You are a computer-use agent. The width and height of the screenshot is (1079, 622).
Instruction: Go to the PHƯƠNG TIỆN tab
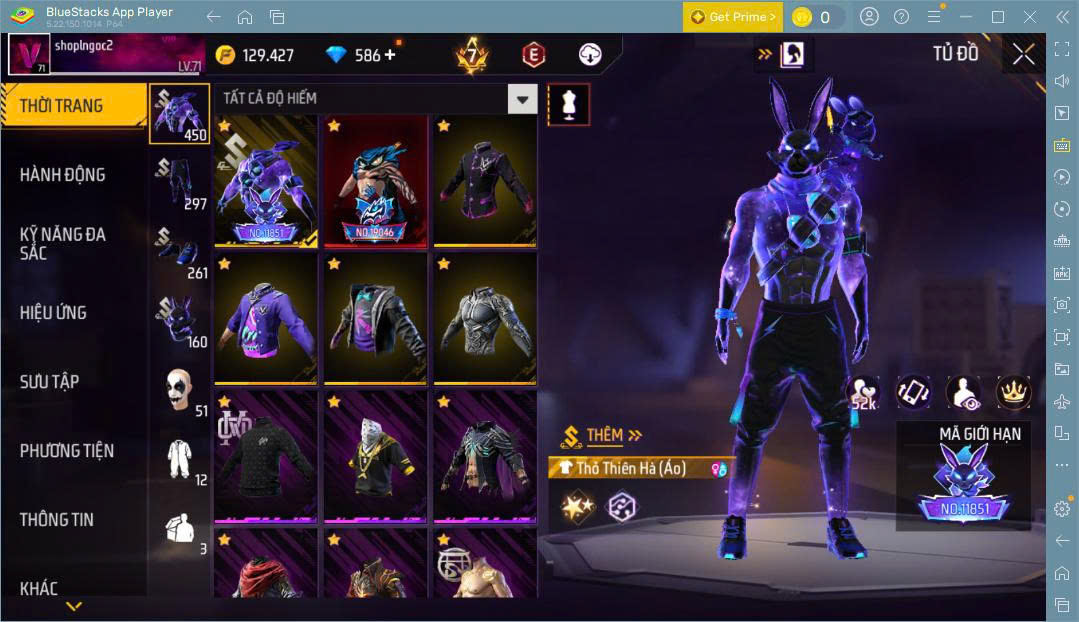(x=67, y=451)
